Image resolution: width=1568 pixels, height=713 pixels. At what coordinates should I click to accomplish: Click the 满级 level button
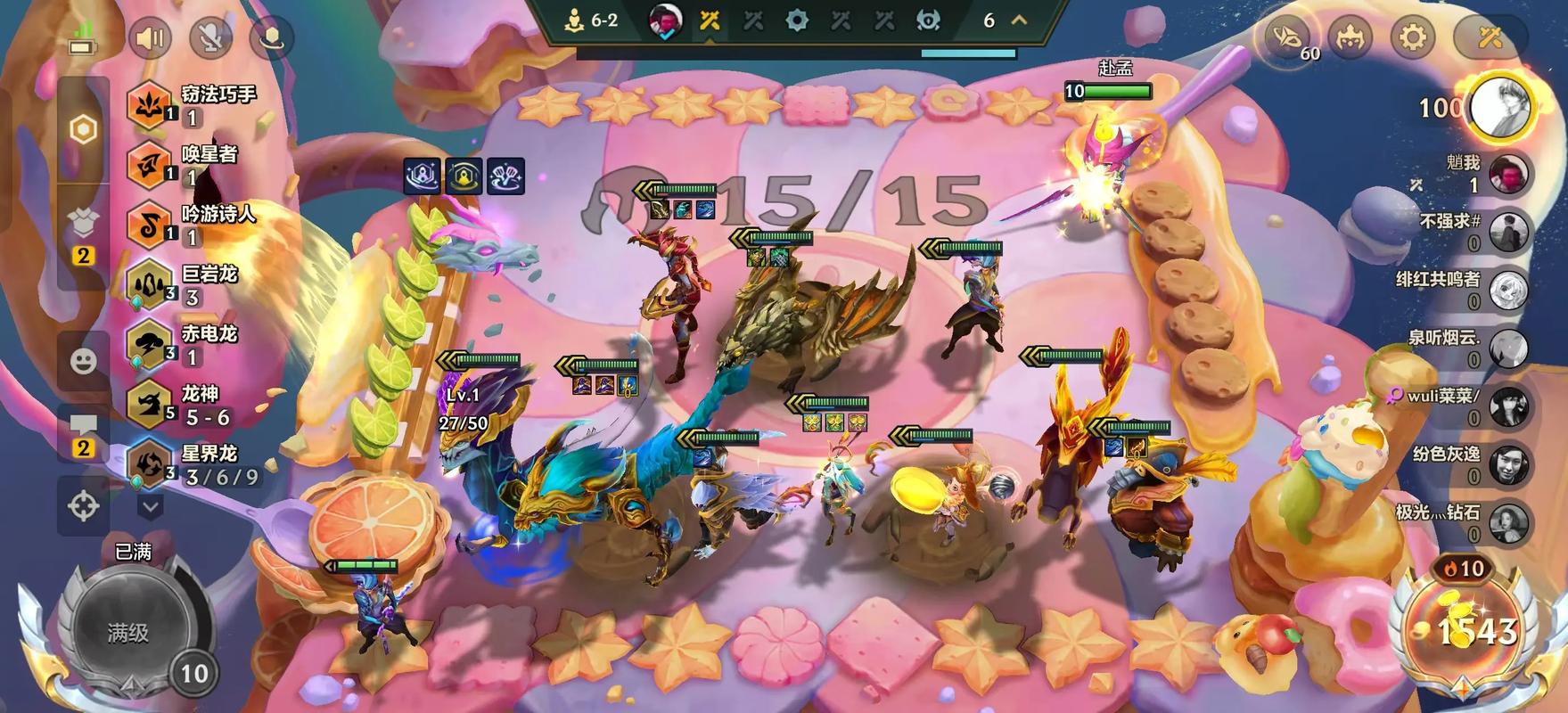[x=129, y=632]
